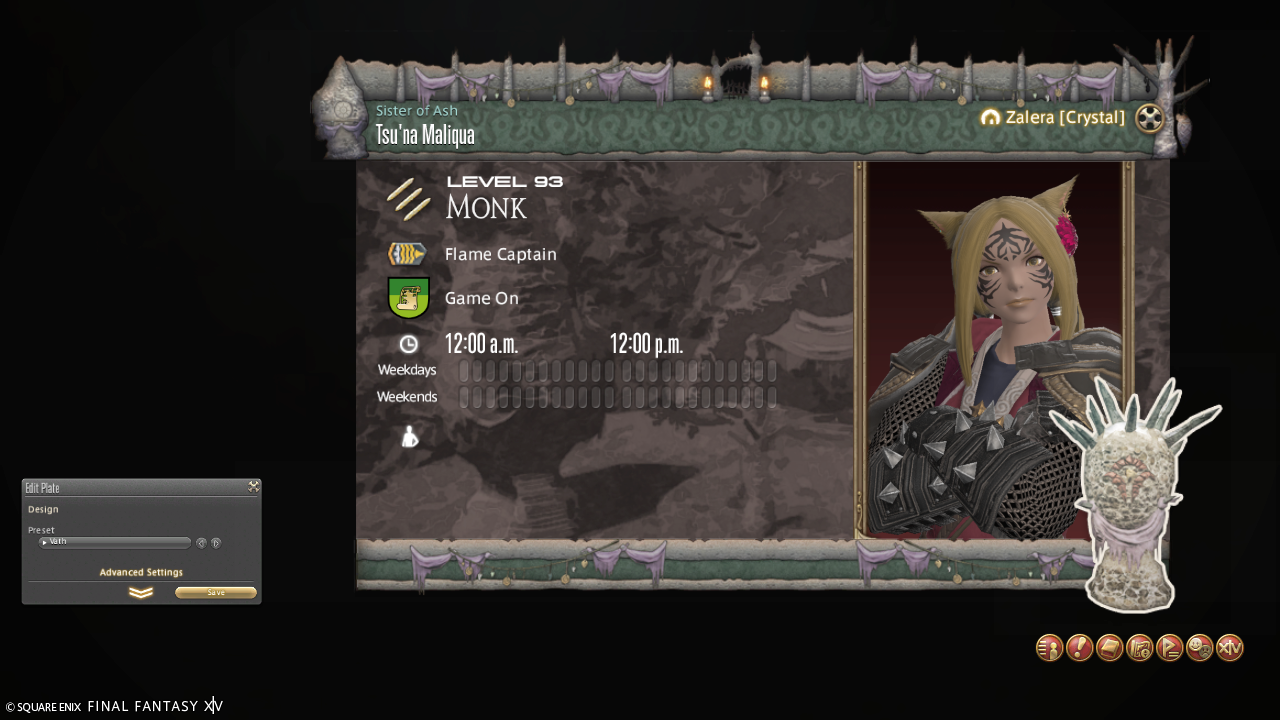Open the Logs book menu icon

pyautogui.click(x=1109, y=648)
